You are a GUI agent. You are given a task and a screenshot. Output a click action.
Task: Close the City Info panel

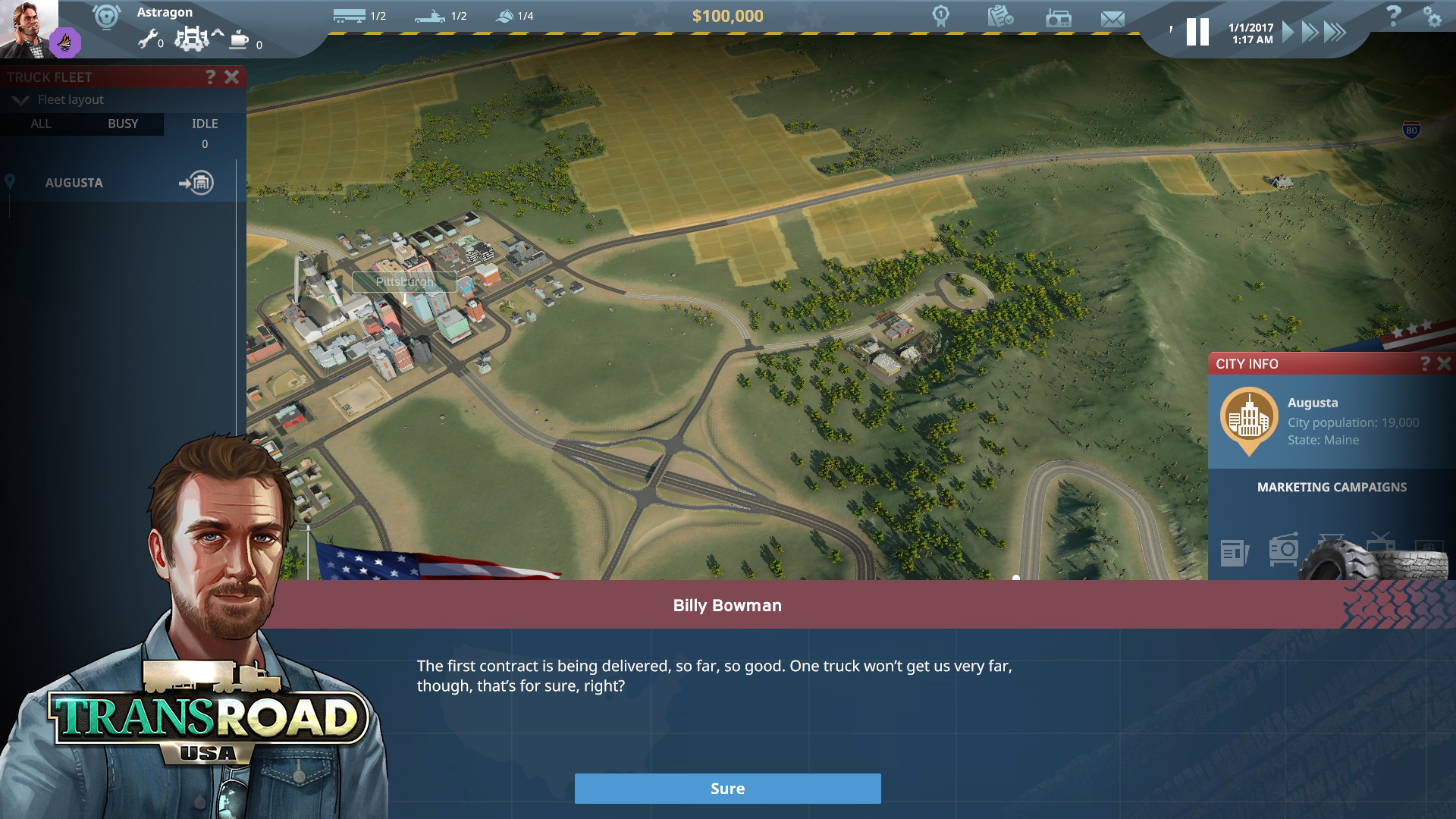[x=1444, y=364]
